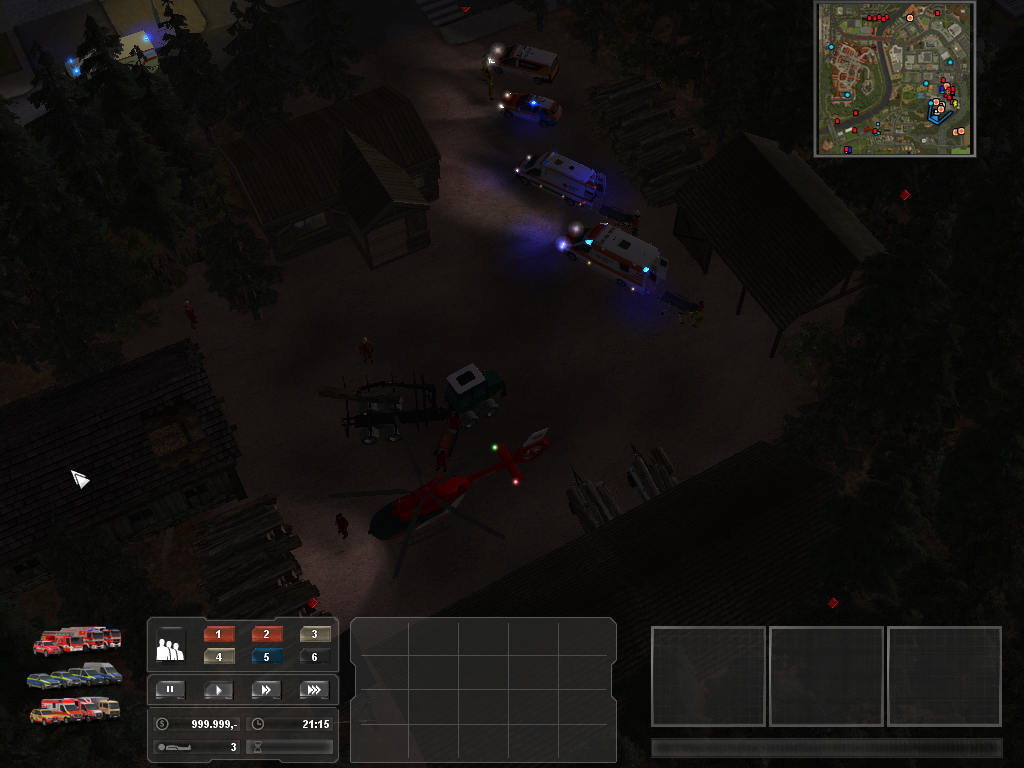The image size is (1024, 768).
Task: Open the ambulance and rescue vehicle menu
Action: 75,710
